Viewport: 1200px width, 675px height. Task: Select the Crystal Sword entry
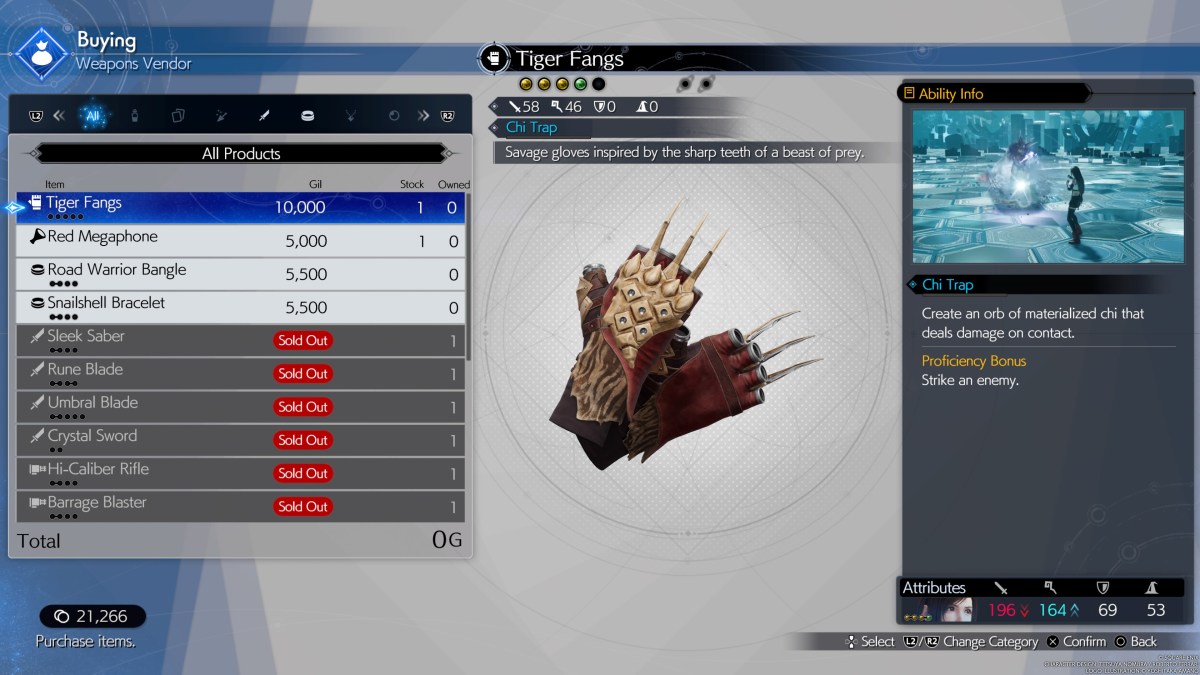click(x=240, y=440)
